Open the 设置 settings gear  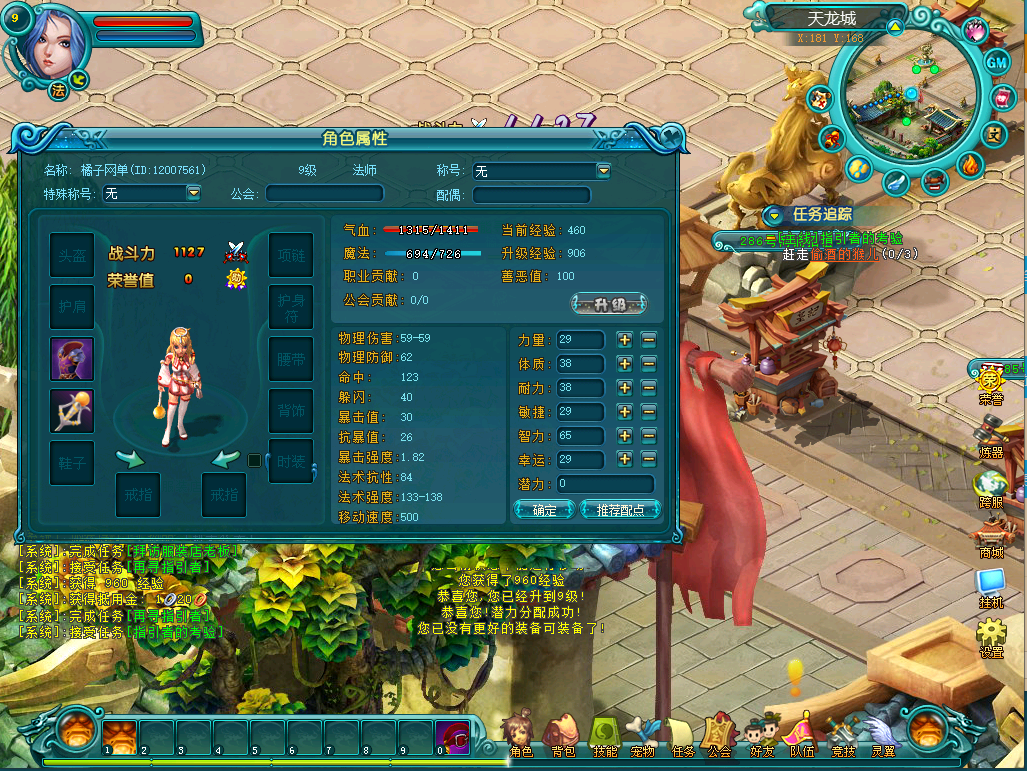[991, 635]
